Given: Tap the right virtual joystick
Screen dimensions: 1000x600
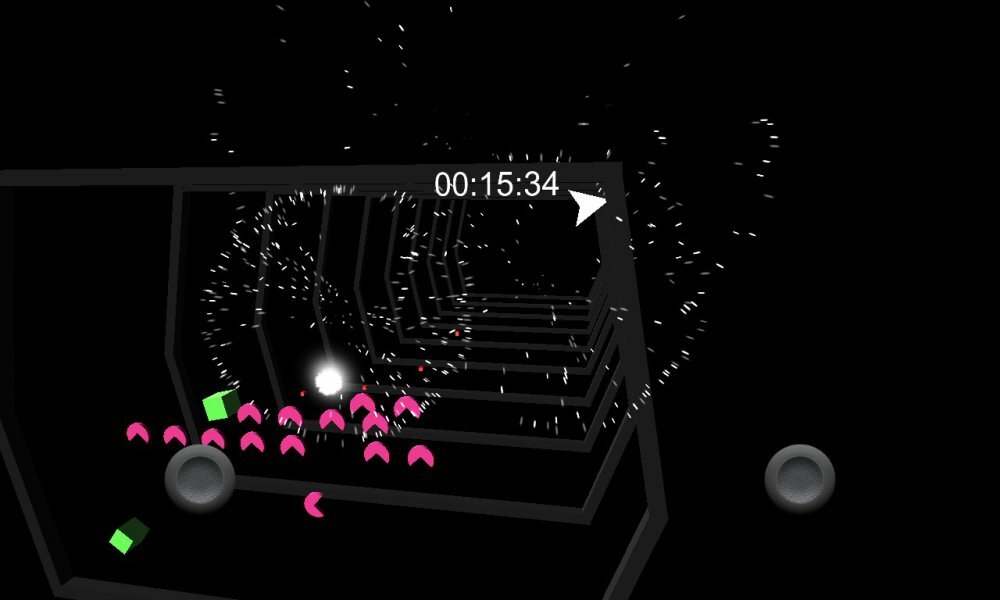Looking at the screenshot, I should [x=800, y=479].
